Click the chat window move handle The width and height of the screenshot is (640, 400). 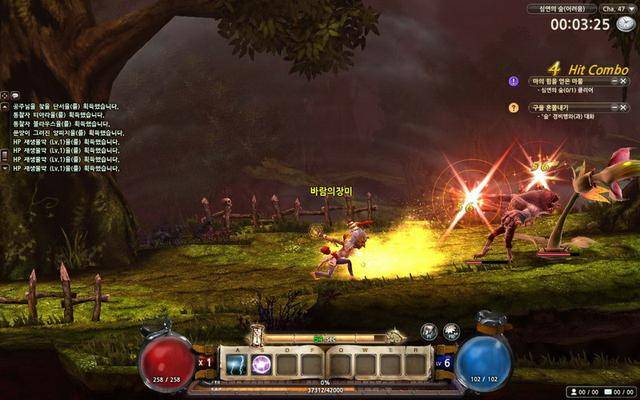click(x=4, y=95)
